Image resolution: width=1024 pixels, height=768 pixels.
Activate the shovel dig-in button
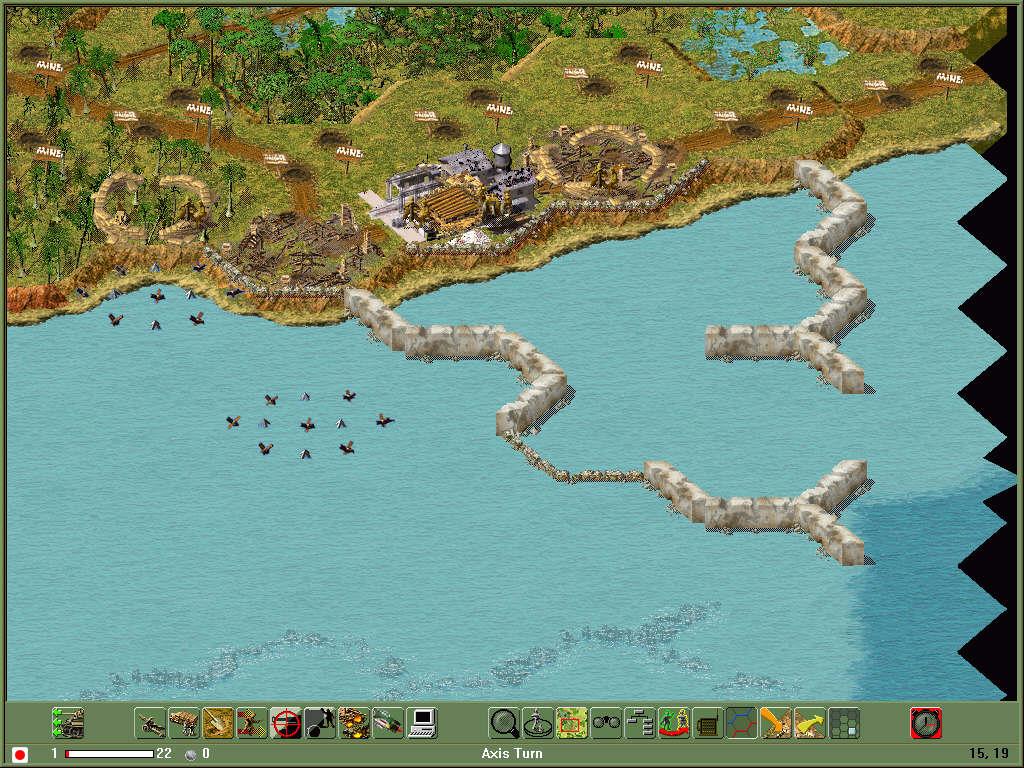point(218,722)
